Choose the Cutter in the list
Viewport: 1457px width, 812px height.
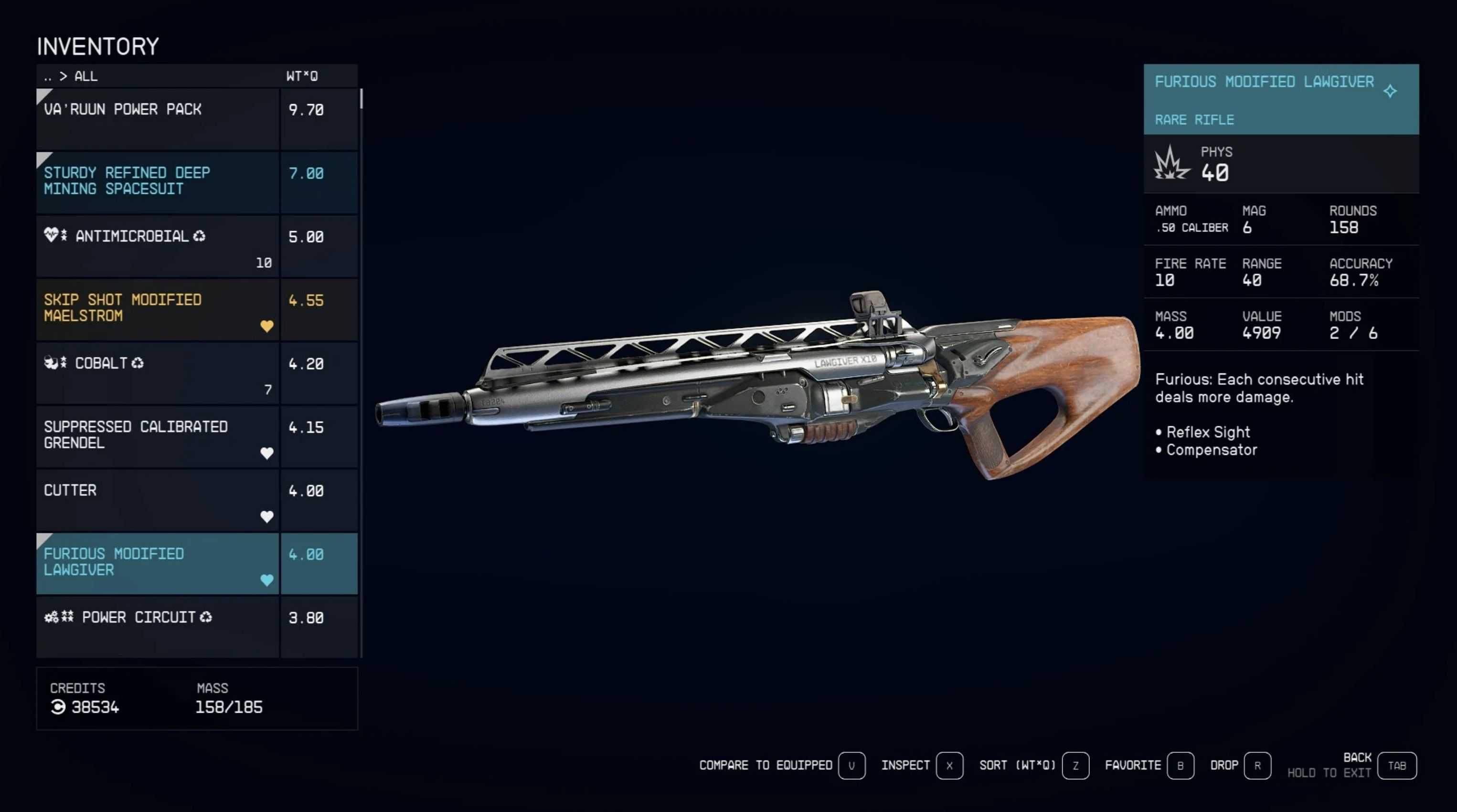tap(157, 500)
